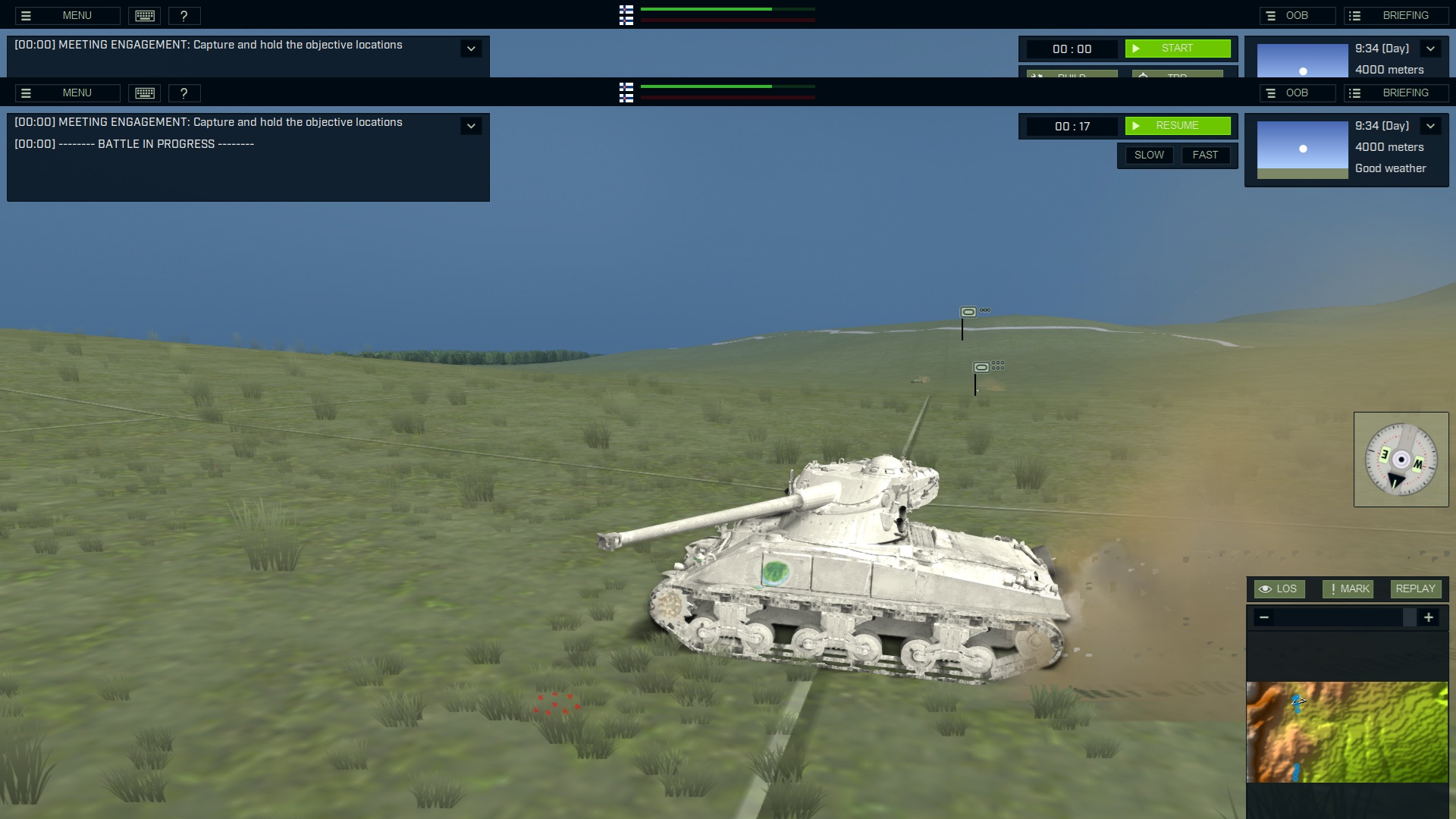Open the OOB order of battle panel
Viewport: 1456px width, 819px height.
pos(1298,93)
